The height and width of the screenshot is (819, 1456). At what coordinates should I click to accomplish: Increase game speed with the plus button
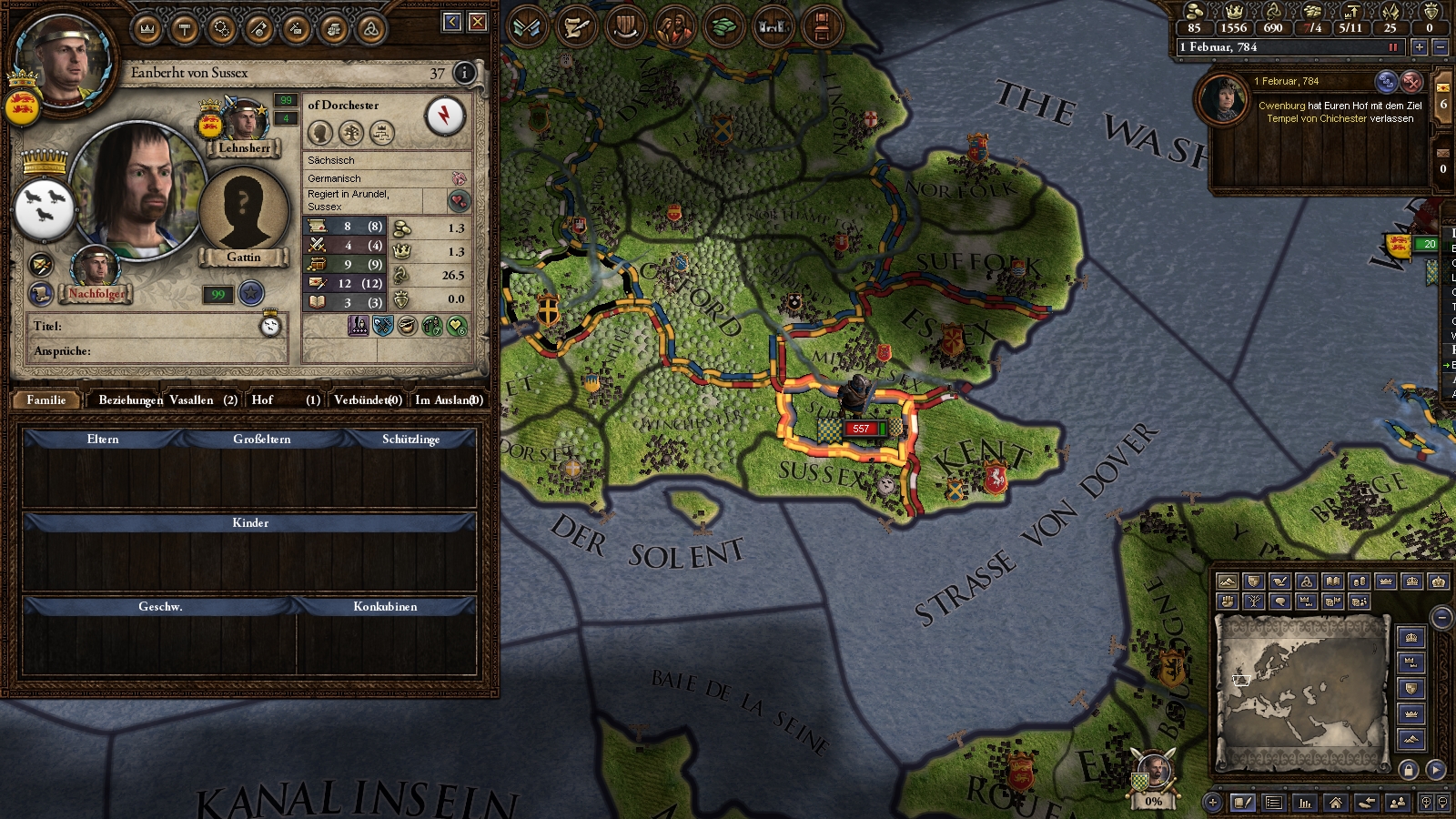1419,46
